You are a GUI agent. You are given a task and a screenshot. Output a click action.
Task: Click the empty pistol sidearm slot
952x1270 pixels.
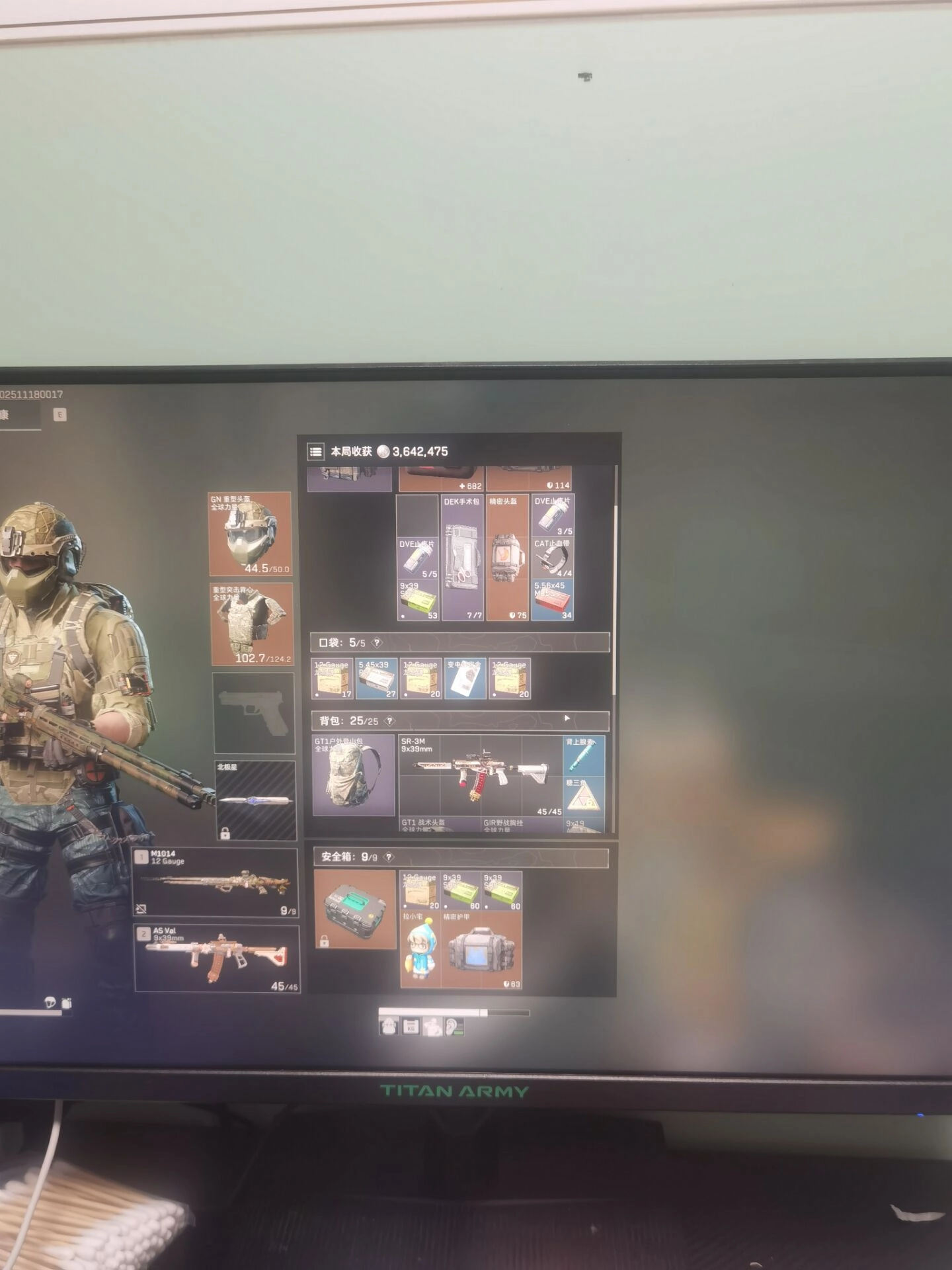(254, 713)
